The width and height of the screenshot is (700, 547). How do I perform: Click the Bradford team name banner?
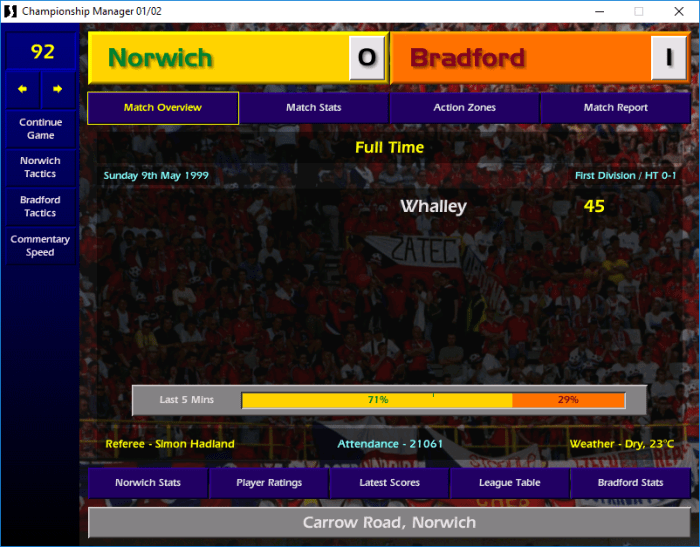[520, 58]
